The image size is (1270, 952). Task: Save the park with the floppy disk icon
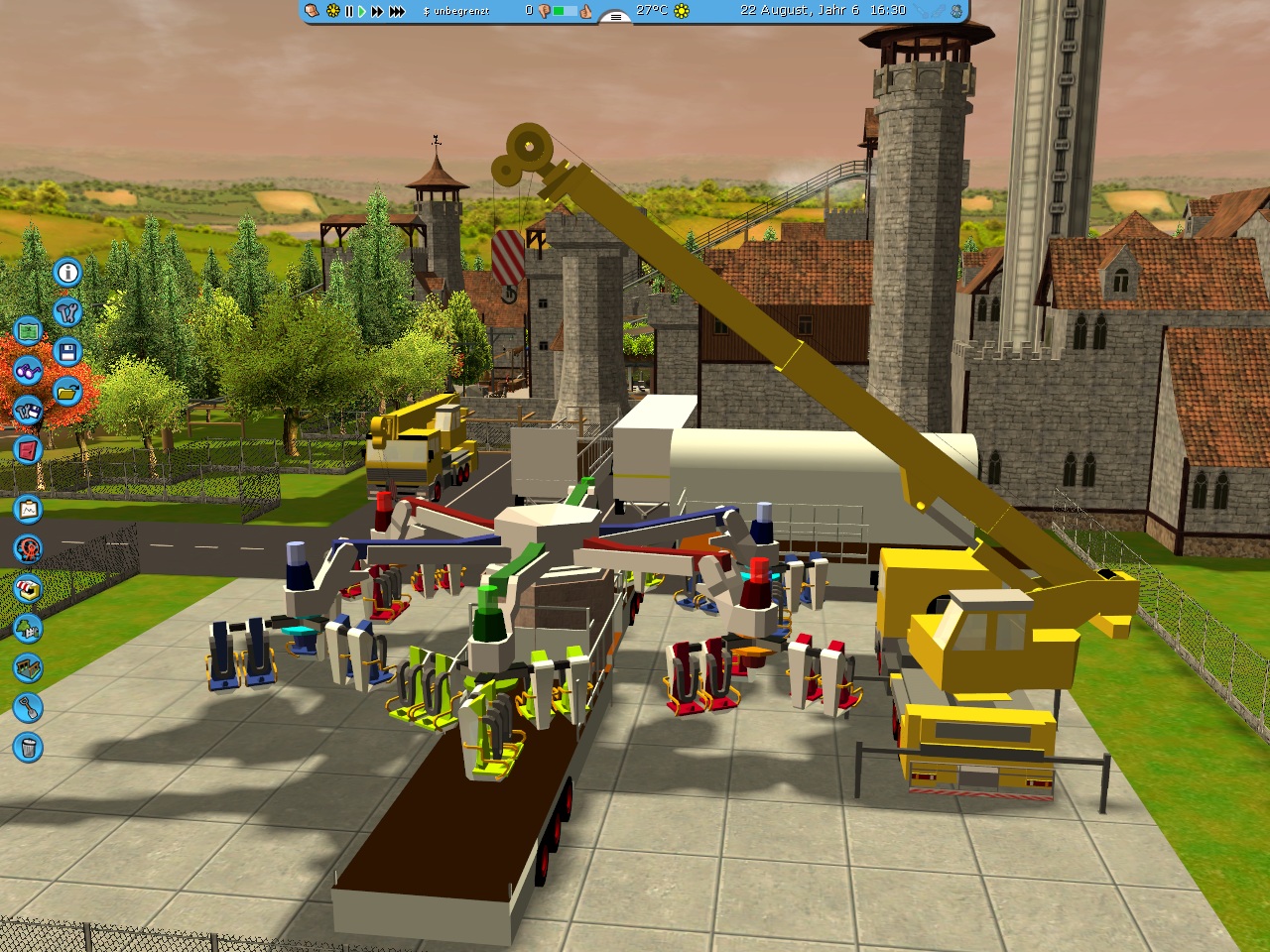click(67, 352)
